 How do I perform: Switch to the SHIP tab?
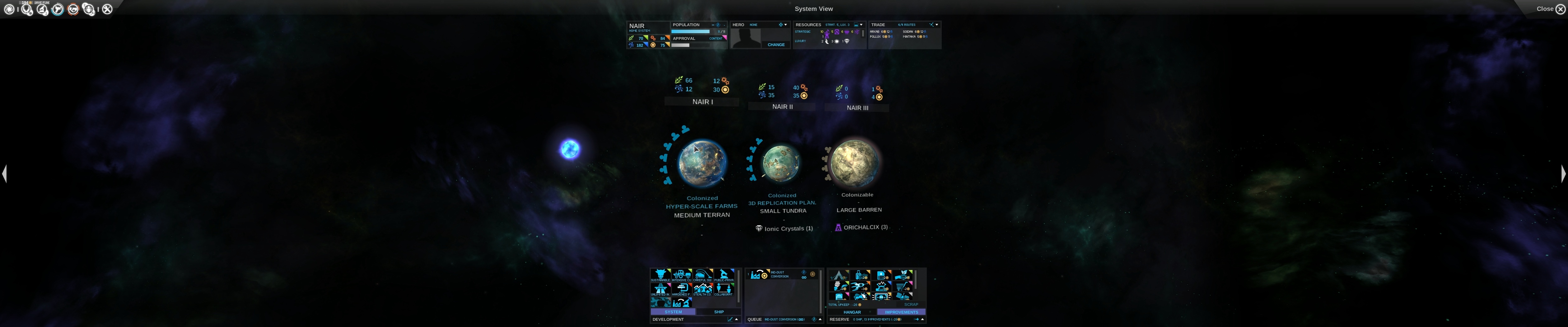(720, 312)
